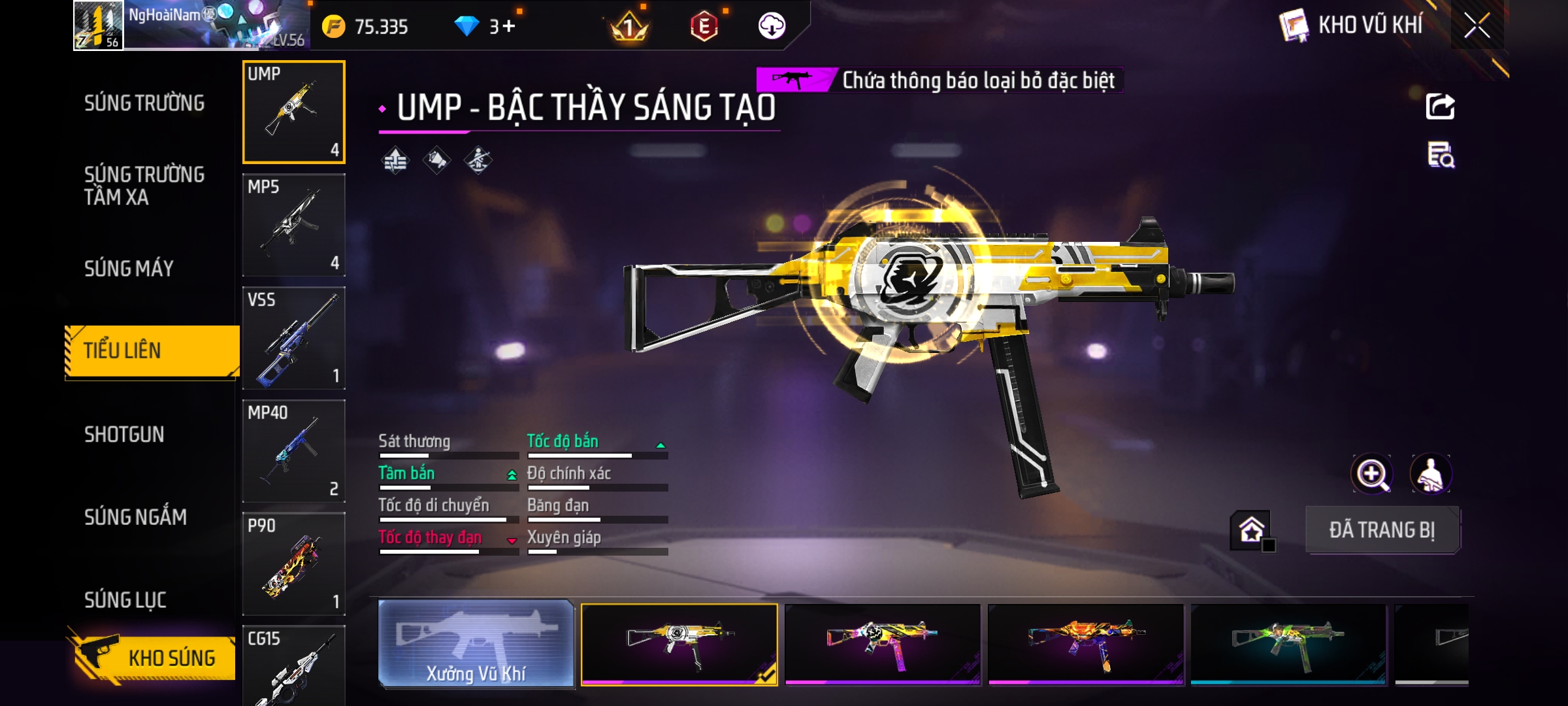Click the ĐÃ TRANG BỊ button
Viewport: 1568px width, 706px height.
tap(1382, 530)
